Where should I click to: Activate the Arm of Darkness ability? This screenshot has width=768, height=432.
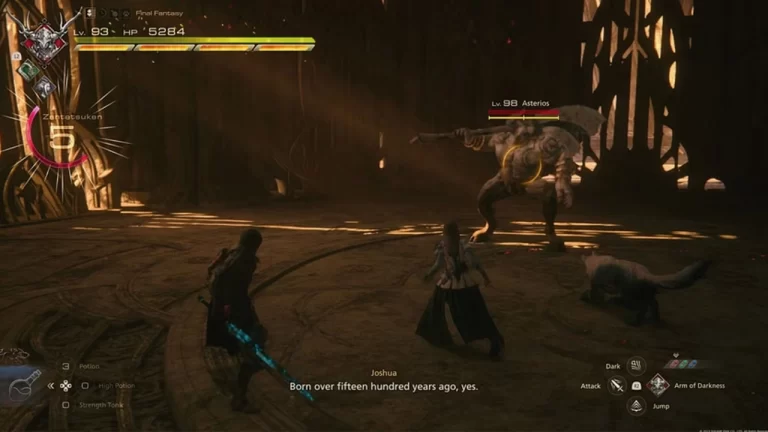(x=656, y=385)
